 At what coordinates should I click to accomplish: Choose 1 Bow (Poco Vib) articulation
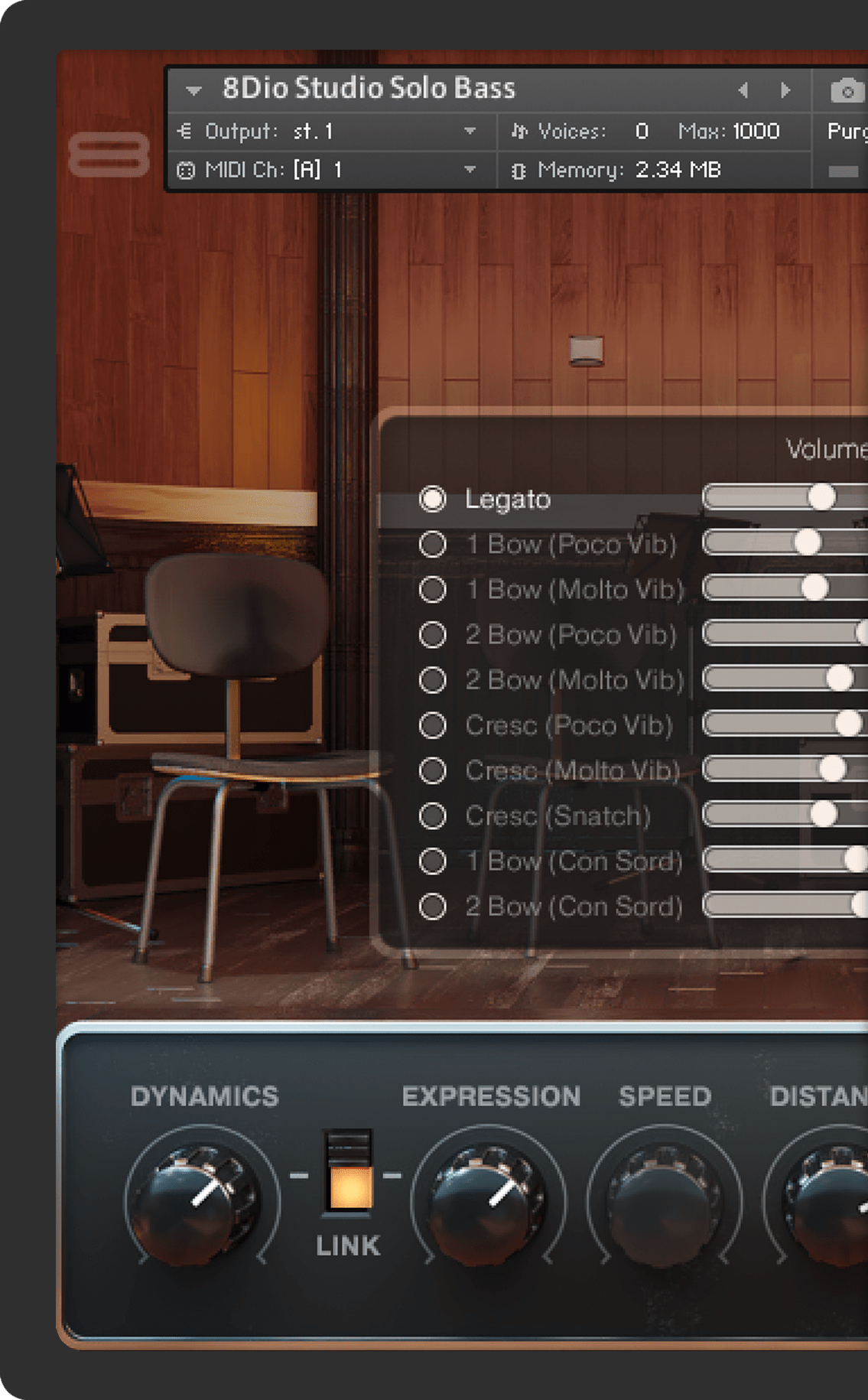click(x=433, y=544)
